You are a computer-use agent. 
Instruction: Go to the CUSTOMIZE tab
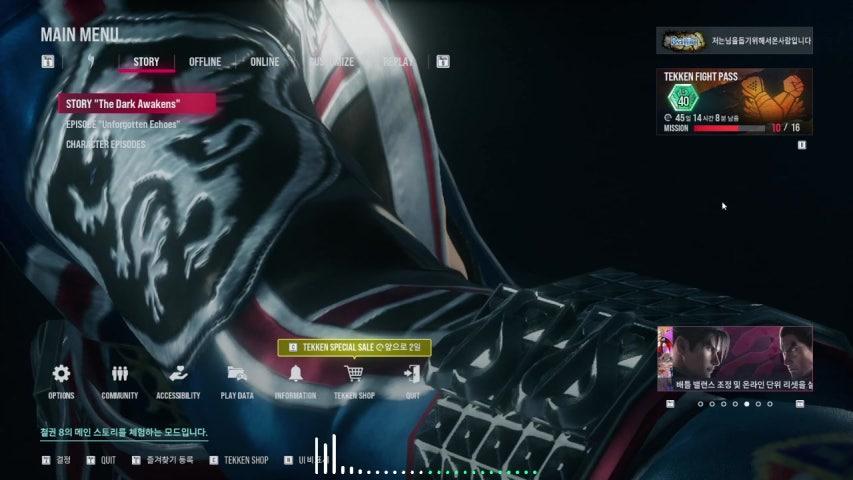coord(331,62)
